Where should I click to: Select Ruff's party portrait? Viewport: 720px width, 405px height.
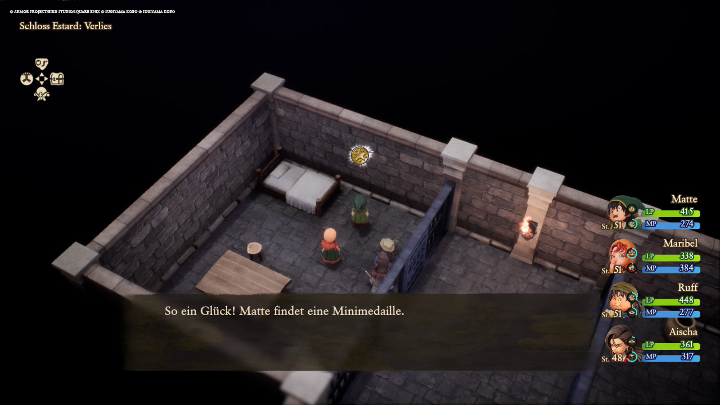(x=624, y=299)
